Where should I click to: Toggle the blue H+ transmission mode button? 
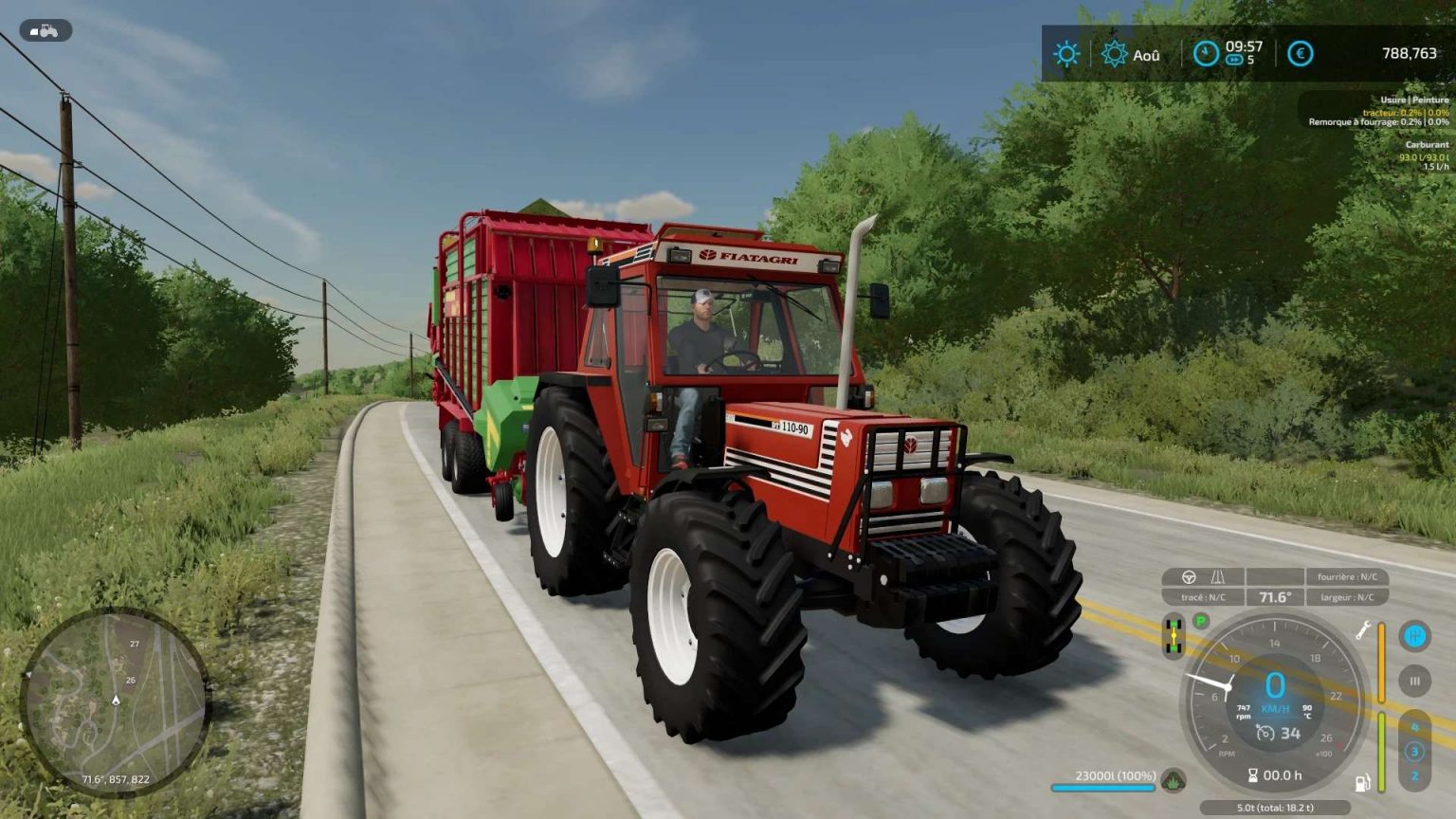tap(1413, 636)
